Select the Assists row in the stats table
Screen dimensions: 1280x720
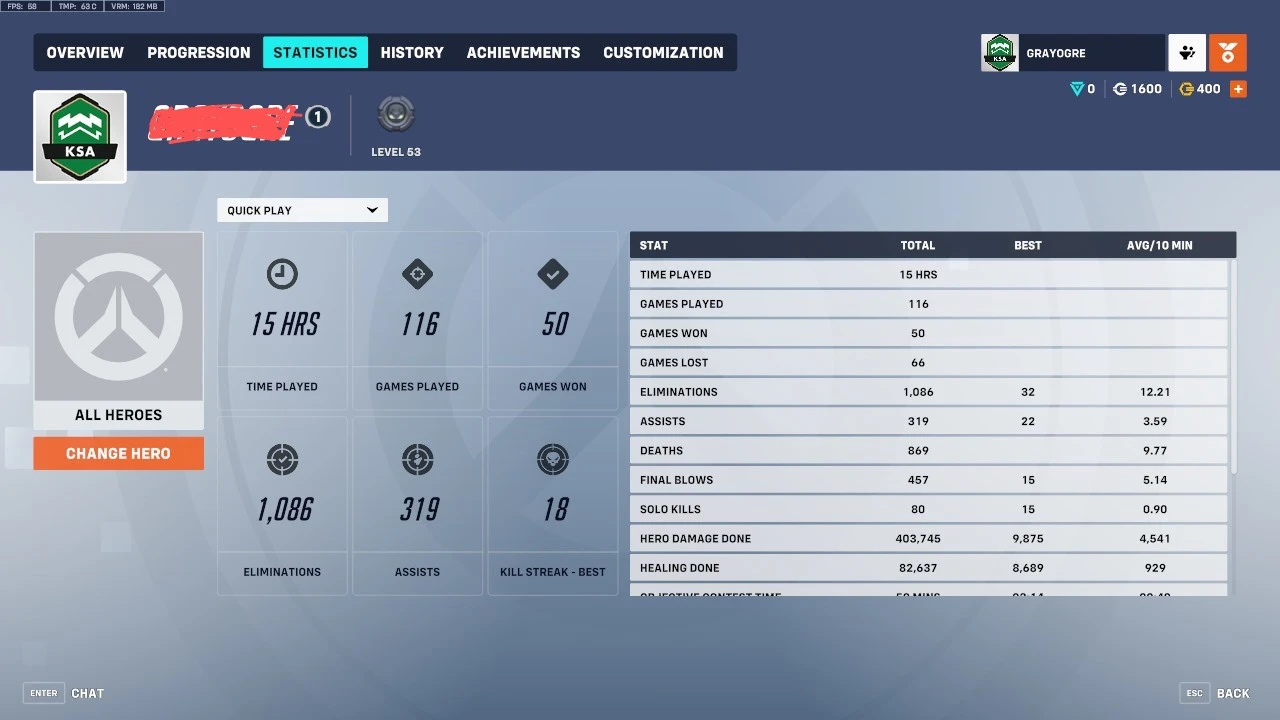pyautogui.click(x=928, y=421)
